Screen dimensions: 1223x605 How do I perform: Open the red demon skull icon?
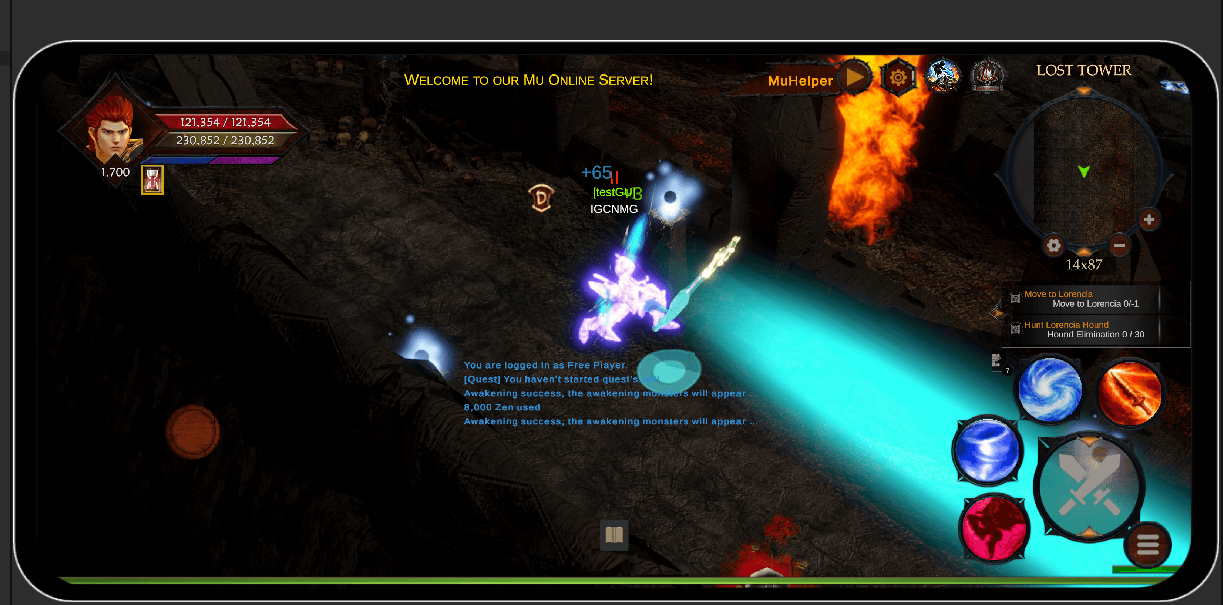pos(987,75)
